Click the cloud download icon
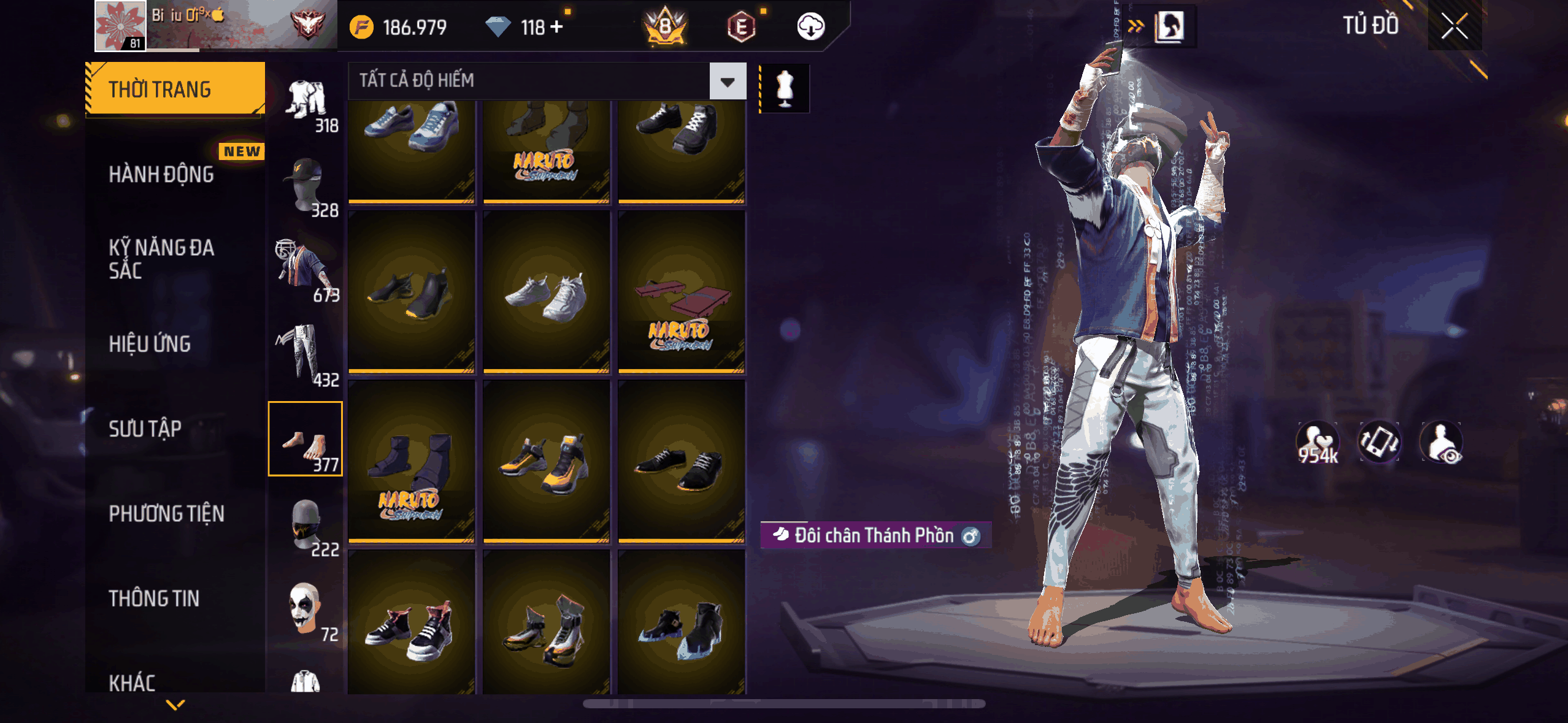Image resolution: width=1568 pixels, height=723 pixels. [x=810, y=27]
